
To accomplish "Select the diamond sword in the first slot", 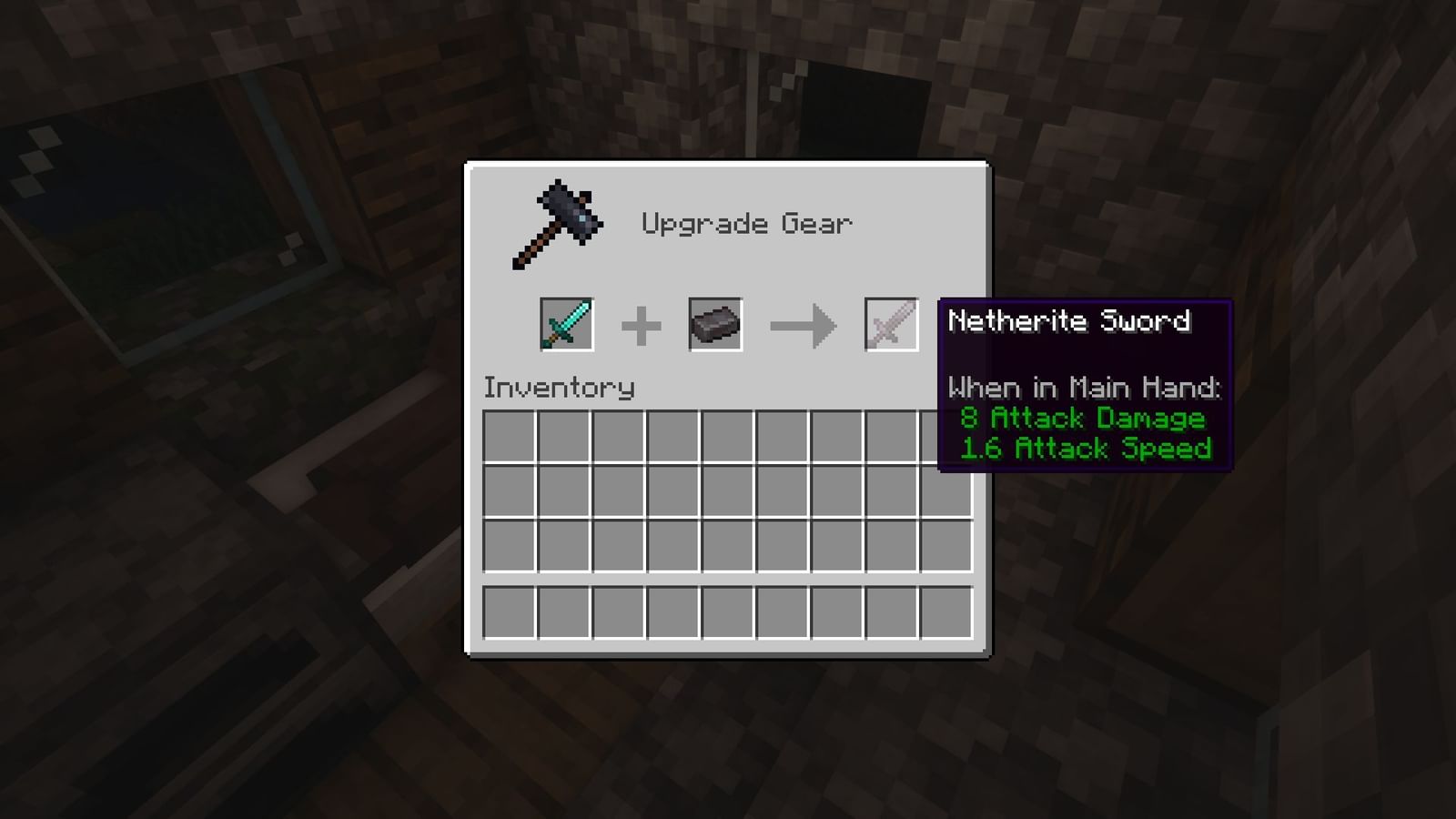I will [x=565, y=325].
